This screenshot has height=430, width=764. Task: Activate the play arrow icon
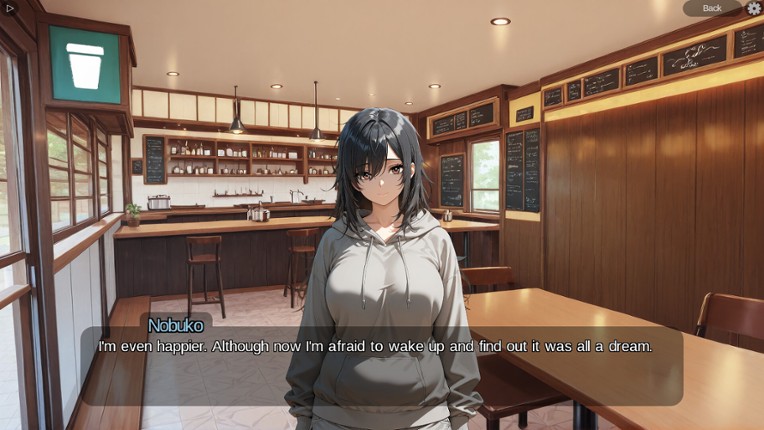[10, 8]
